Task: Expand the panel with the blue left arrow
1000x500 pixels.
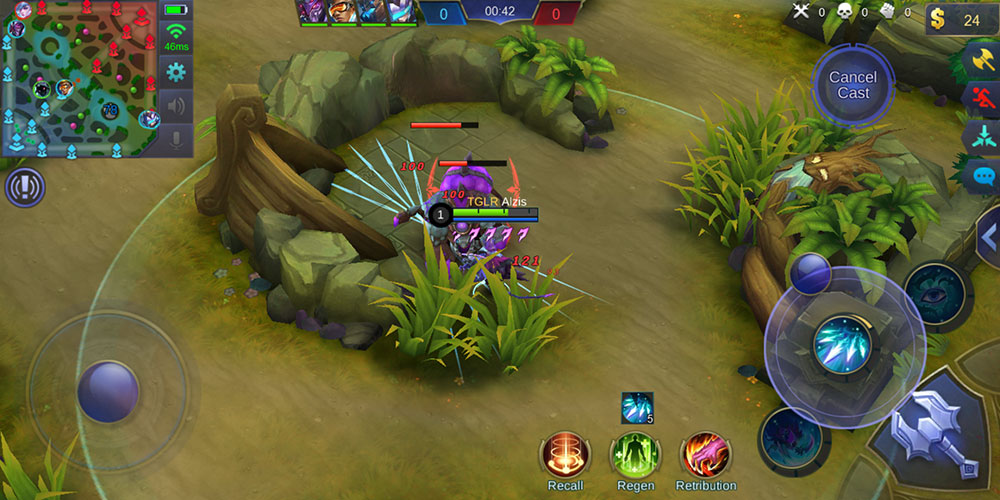Action: click(988, 238)
